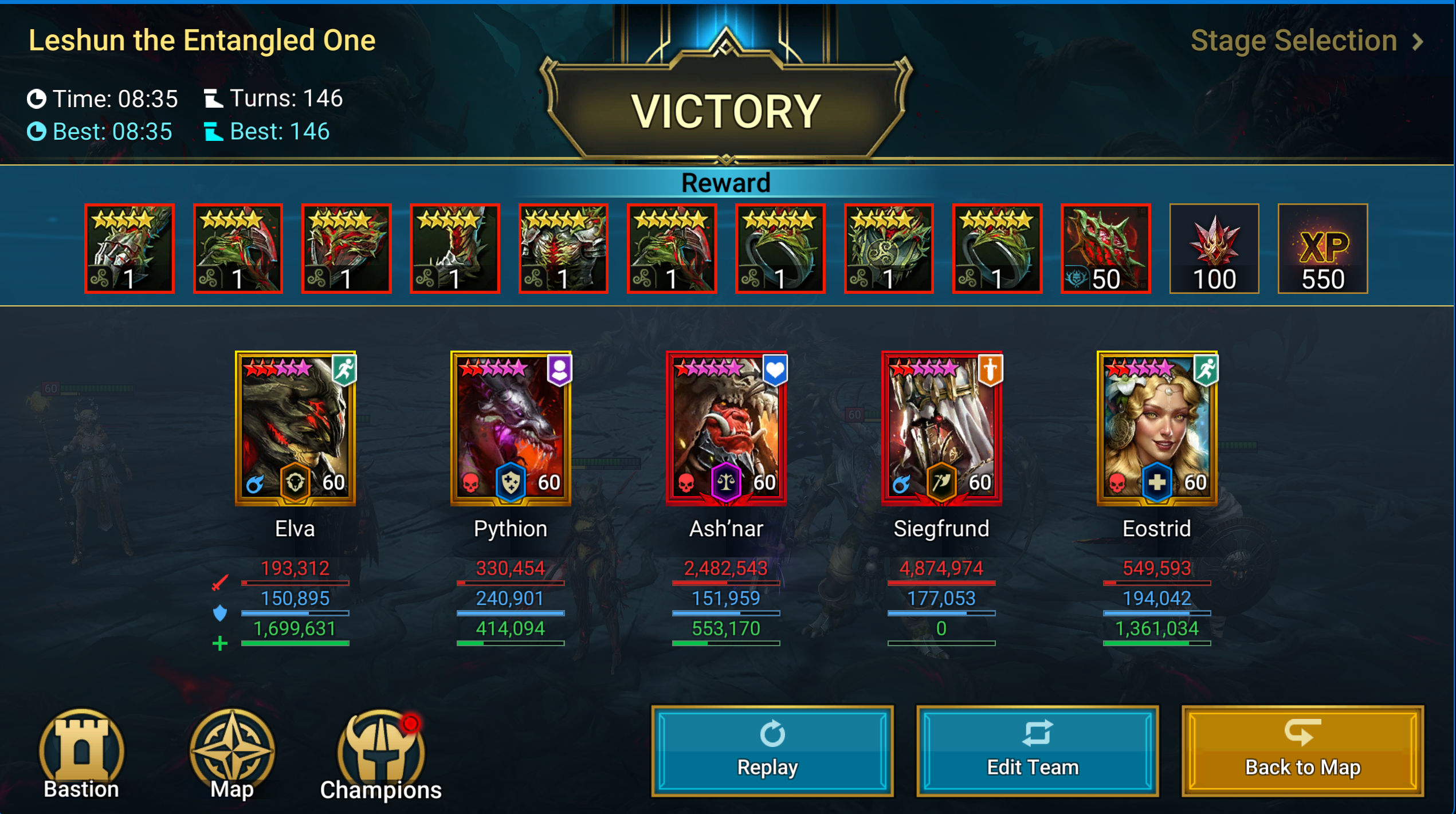View the 100 red crystal reward

(x=1214, y=249)
